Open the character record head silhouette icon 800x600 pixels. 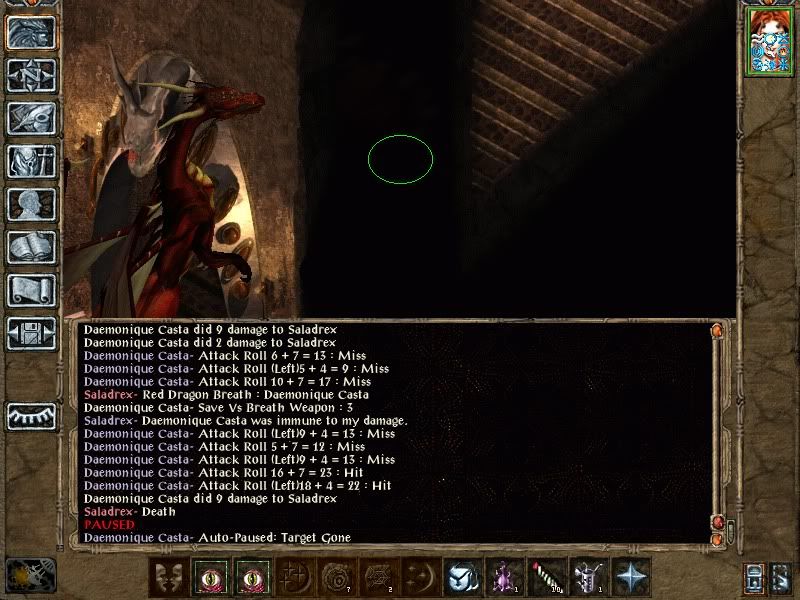[x=30, y=204]
